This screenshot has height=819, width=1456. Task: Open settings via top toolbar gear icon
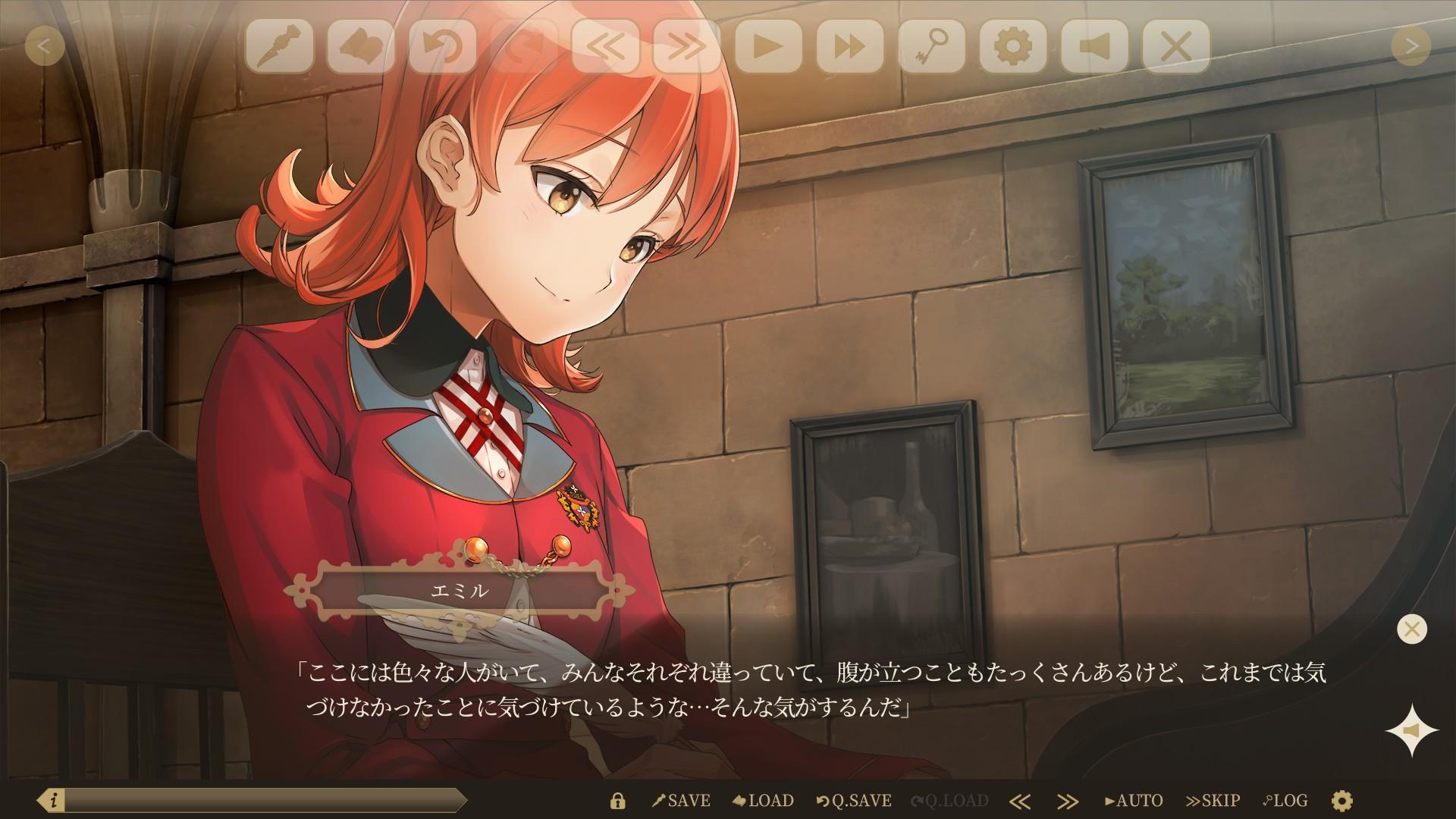[x=1012, y=47]
